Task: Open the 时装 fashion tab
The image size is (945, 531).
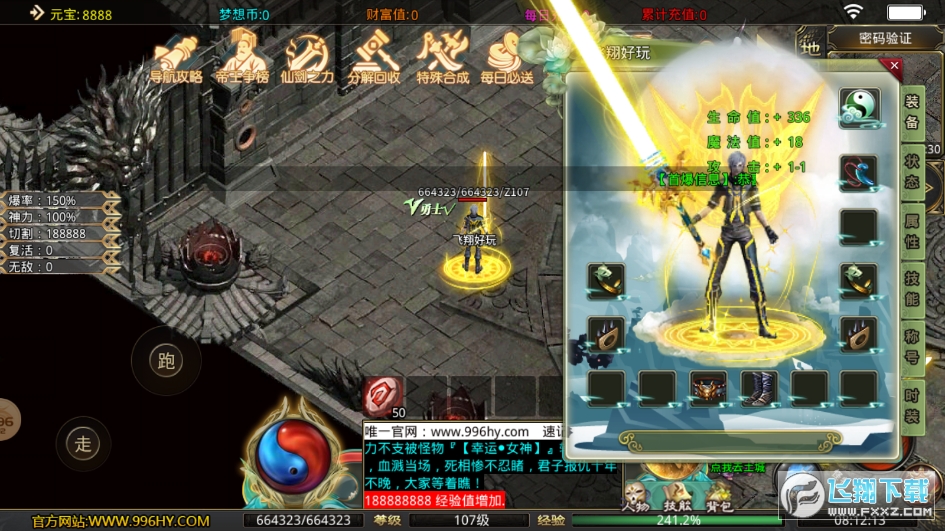Action: pos(911,407)
